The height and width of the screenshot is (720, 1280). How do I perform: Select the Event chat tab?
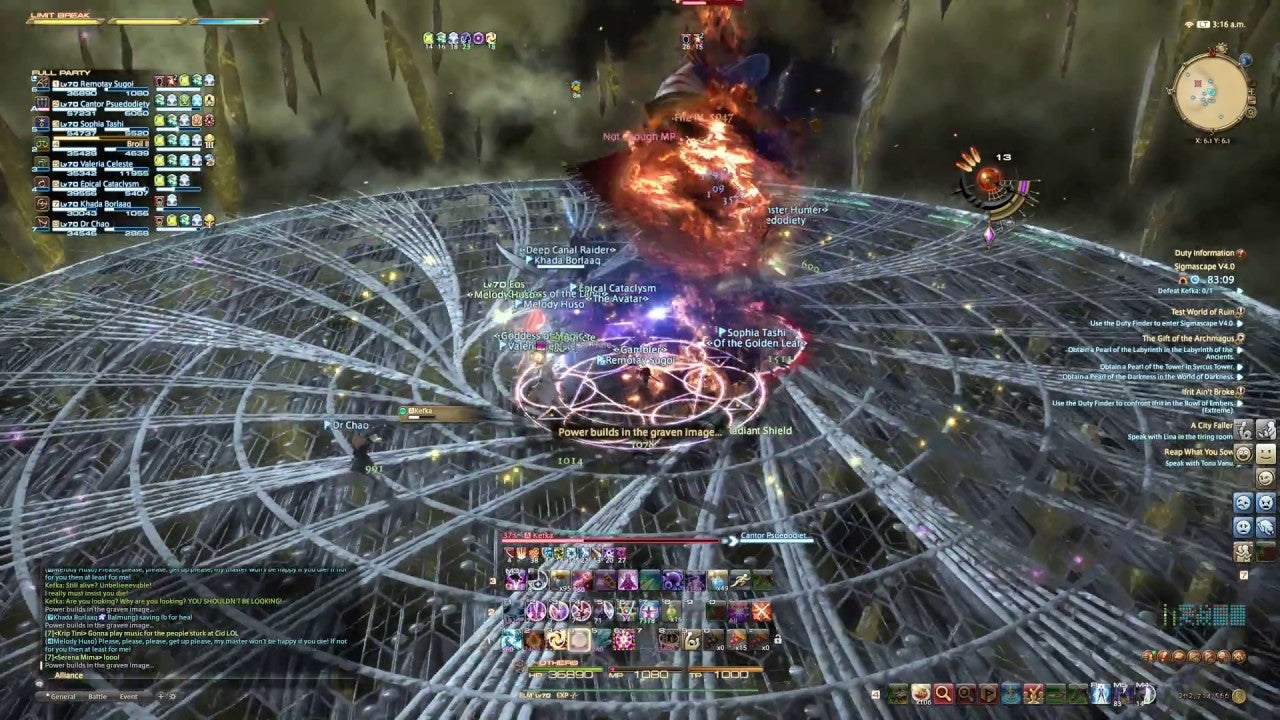pyautogui.click(x=129, y=696)
